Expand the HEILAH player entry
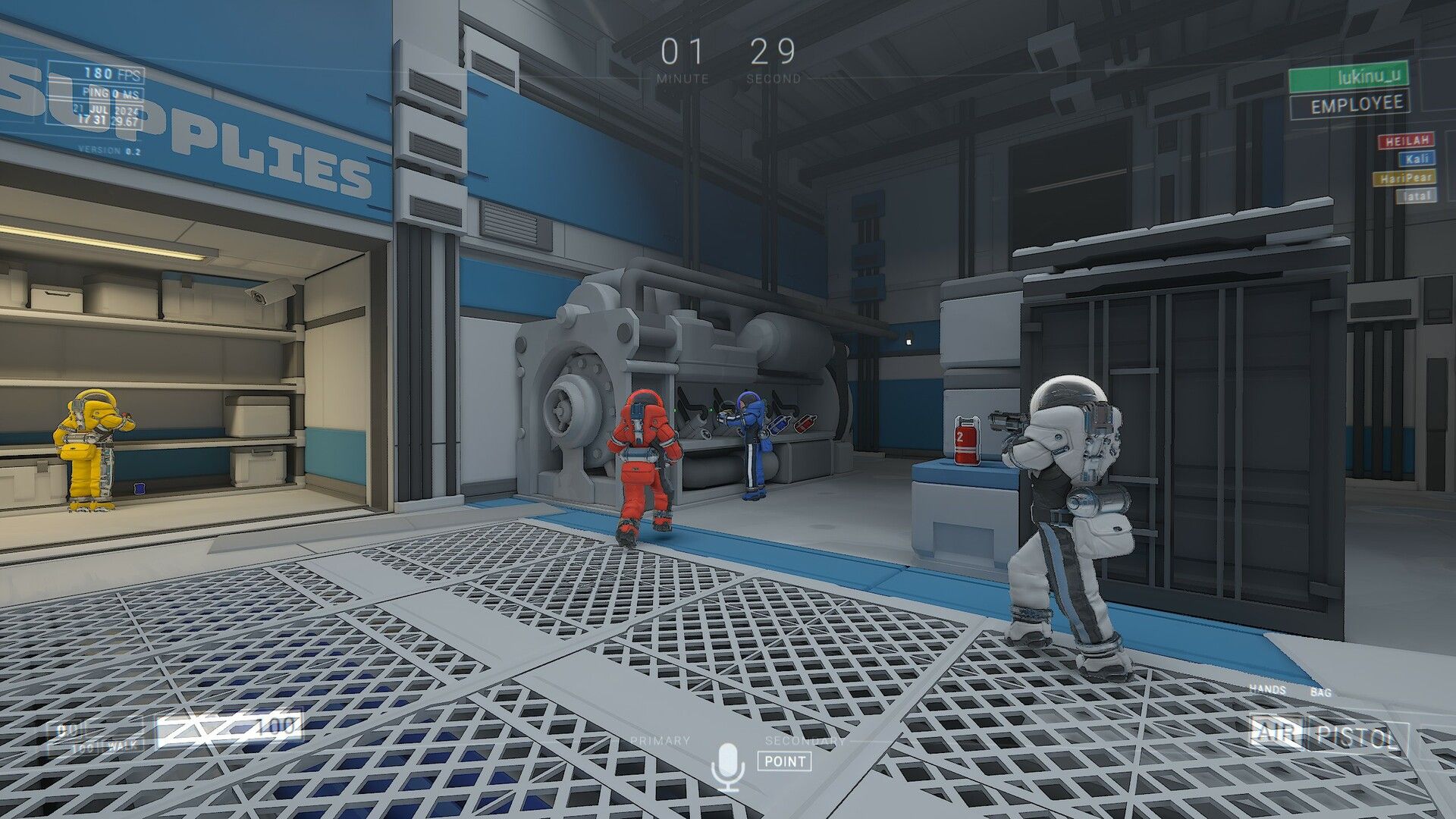Image resolution: width=1456 pixels, height=819 pixels. click(x=1404, y=140)
